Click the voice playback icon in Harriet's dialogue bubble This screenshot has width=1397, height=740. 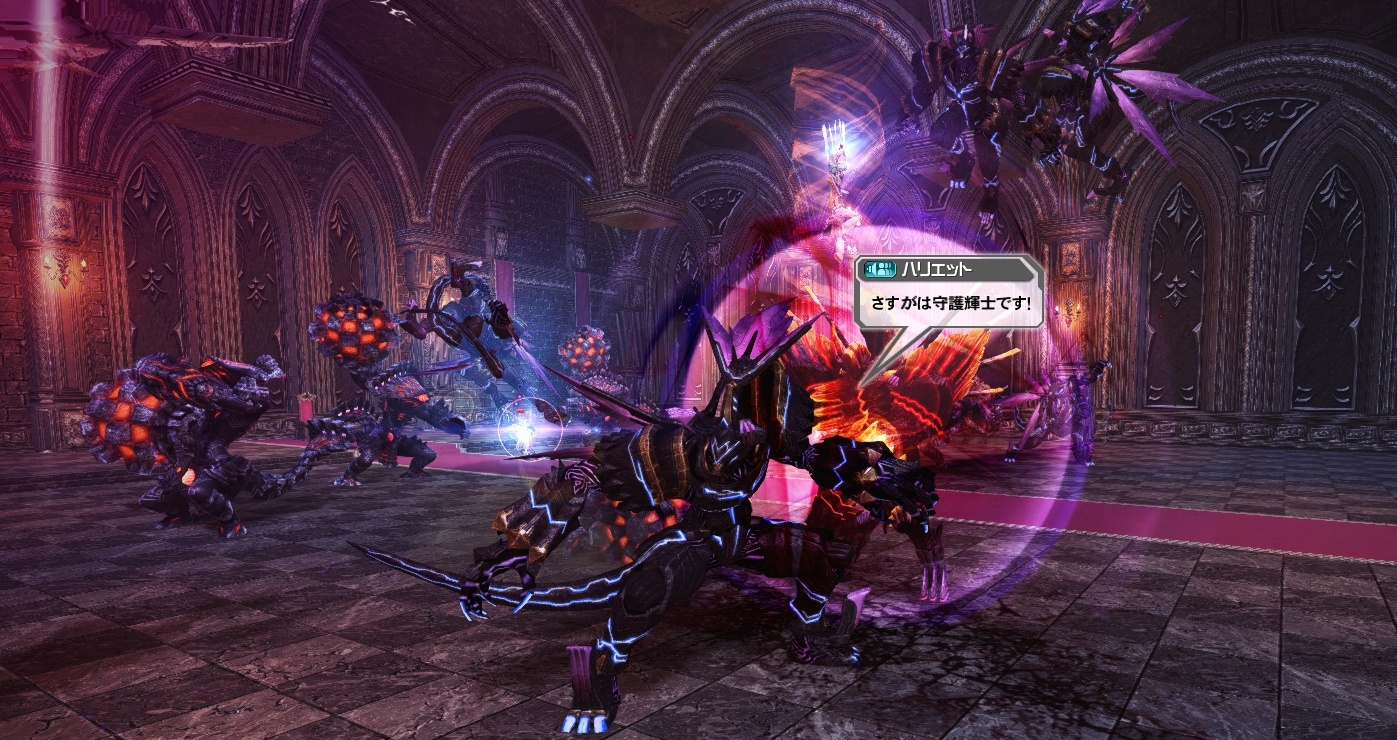click(x=870, y=268)
